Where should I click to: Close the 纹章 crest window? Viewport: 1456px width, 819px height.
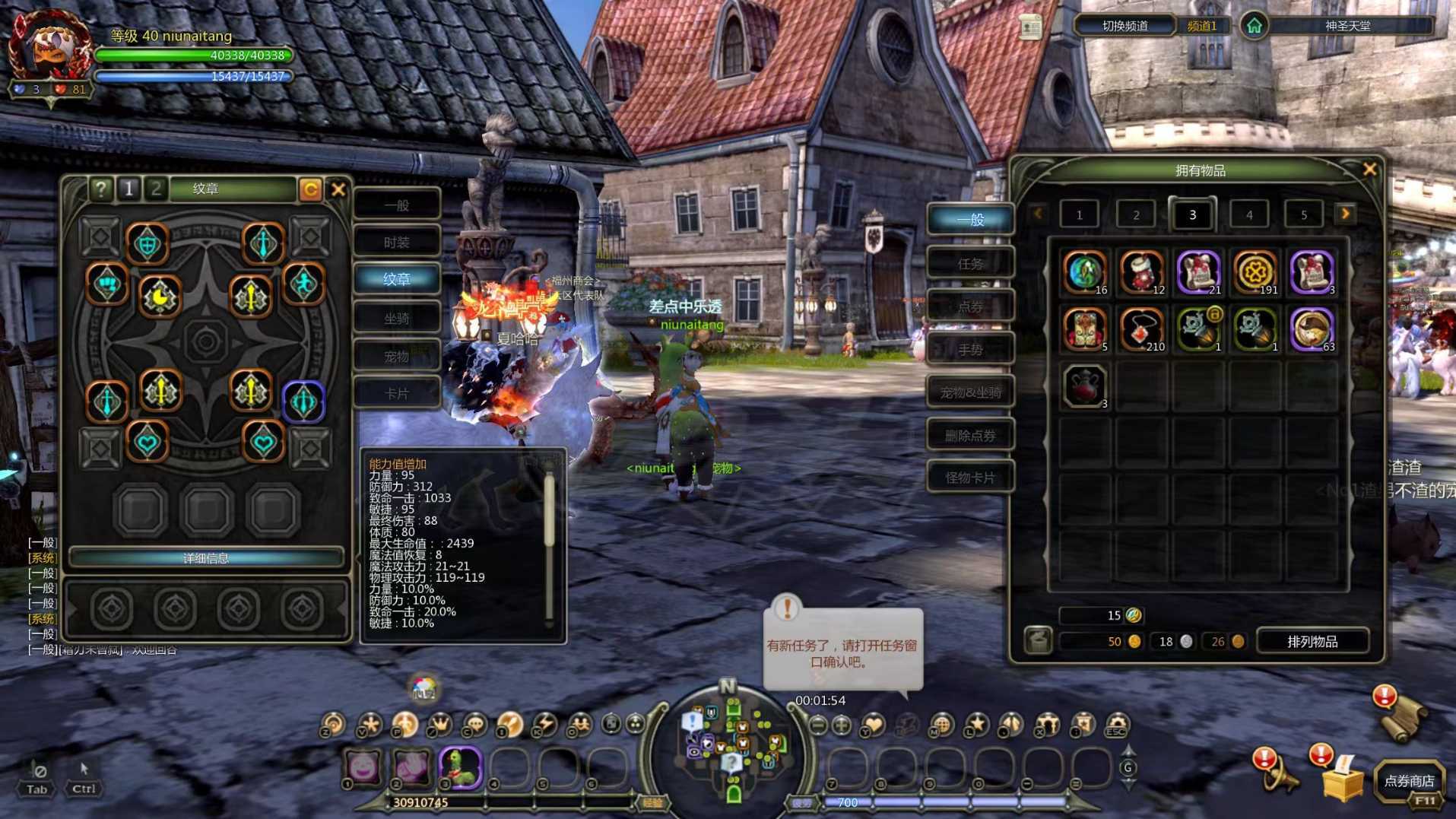[x=338, y=189]
